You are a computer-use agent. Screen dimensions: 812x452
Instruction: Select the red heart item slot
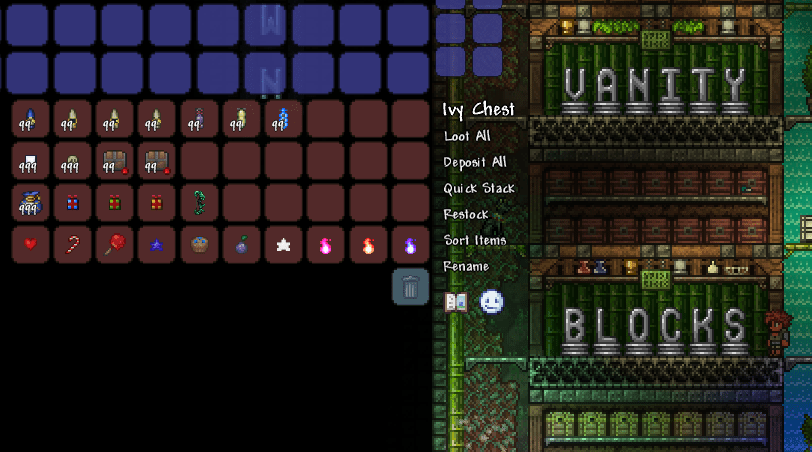(x=30, y=245)
